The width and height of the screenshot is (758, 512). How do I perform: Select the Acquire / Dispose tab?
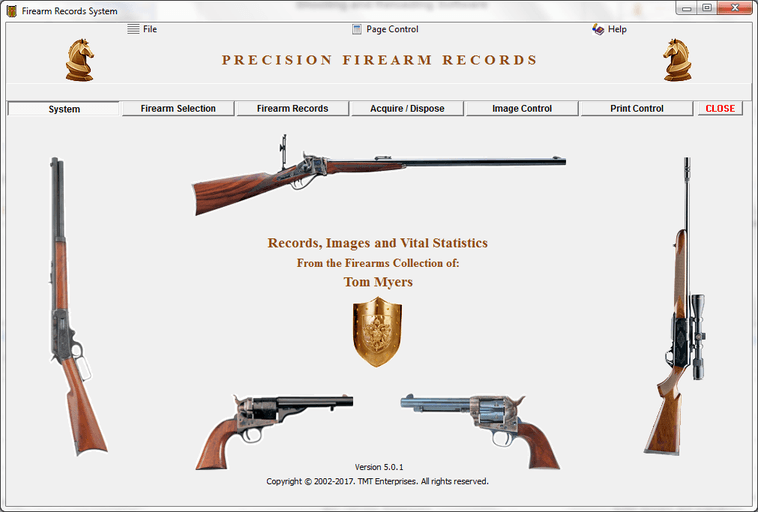click(x=407, y=109)
